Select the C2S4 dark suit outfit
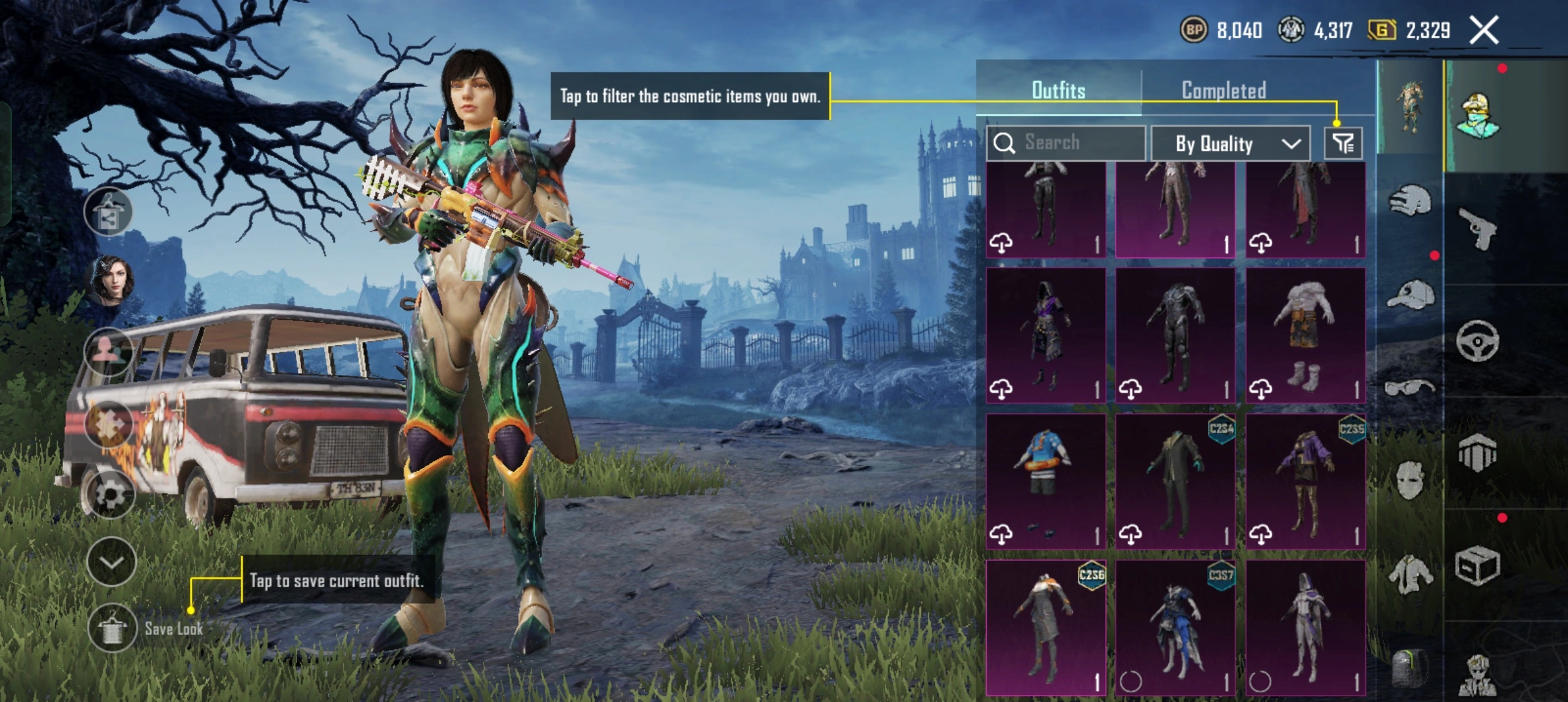1568x702 pixels. tap(1175, 481)
